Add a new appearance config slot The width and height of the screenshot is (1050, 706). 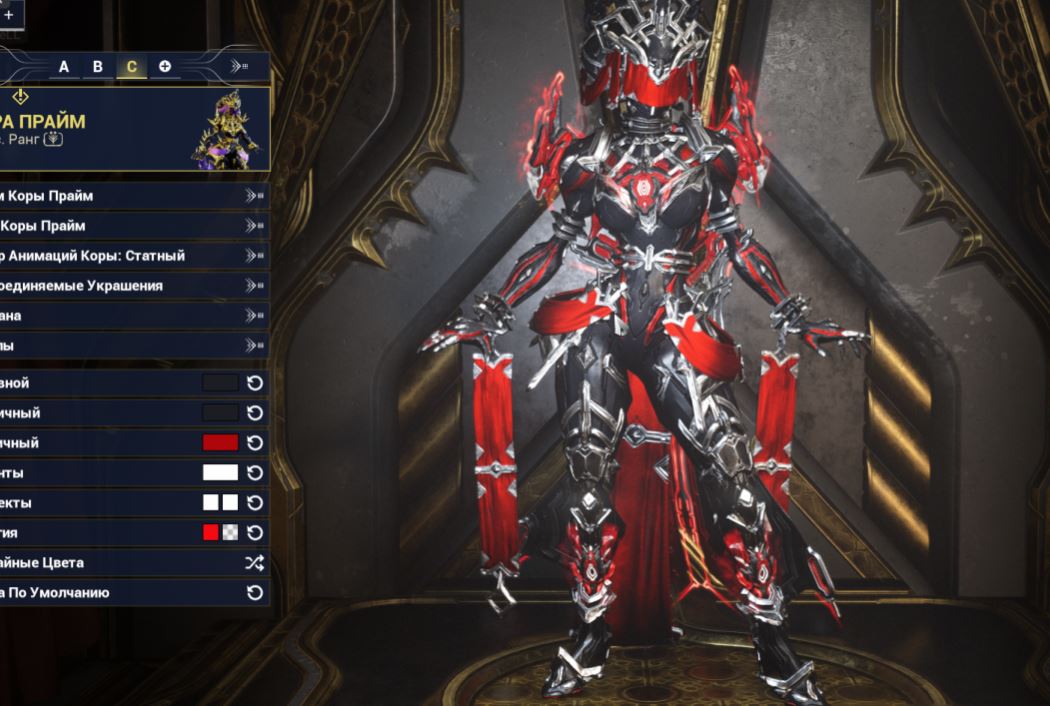(x=165, y=67)
